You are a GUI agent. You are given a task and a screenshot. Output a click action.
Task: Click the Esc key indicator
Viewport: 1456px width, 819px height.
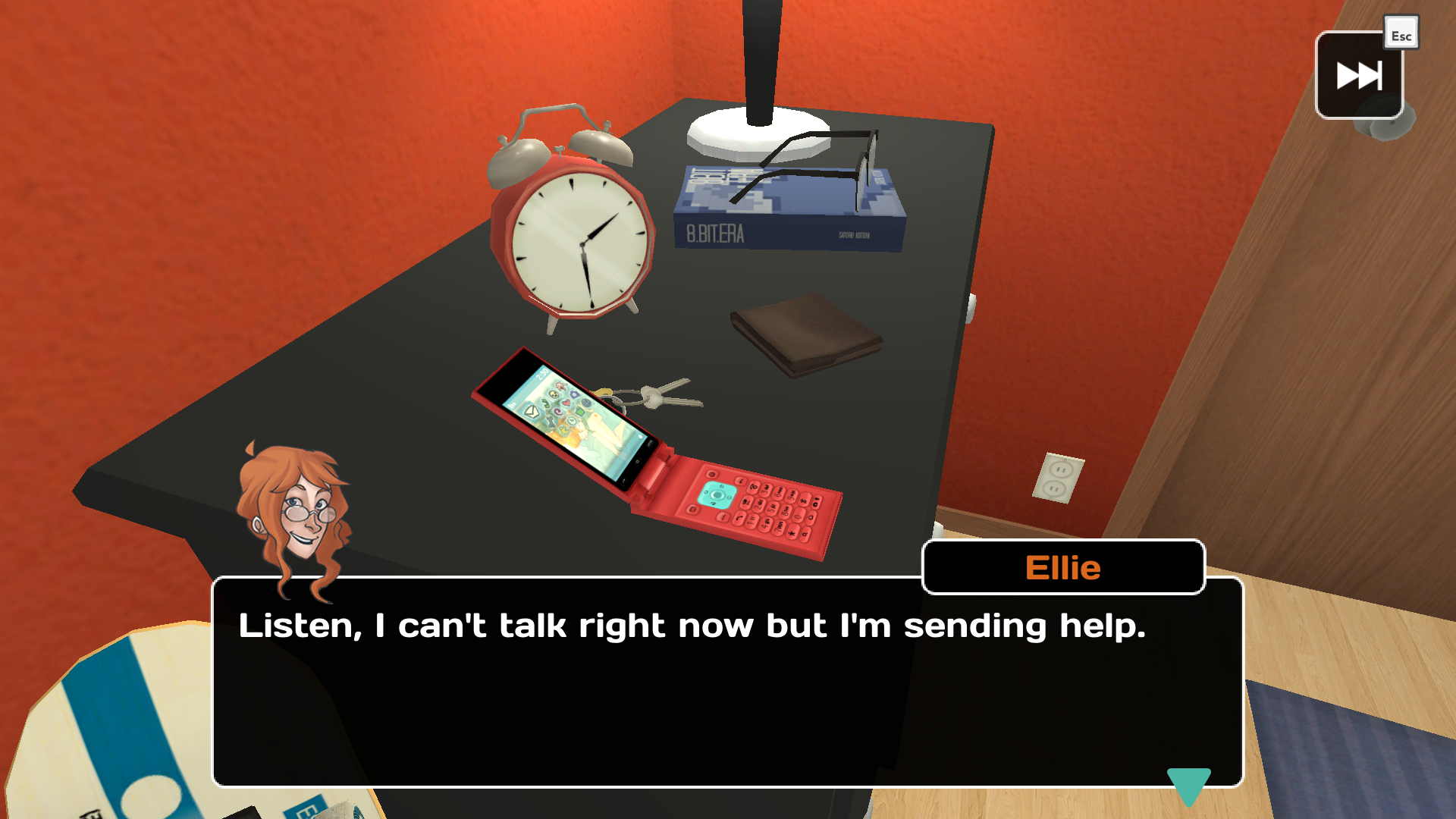1401,32
